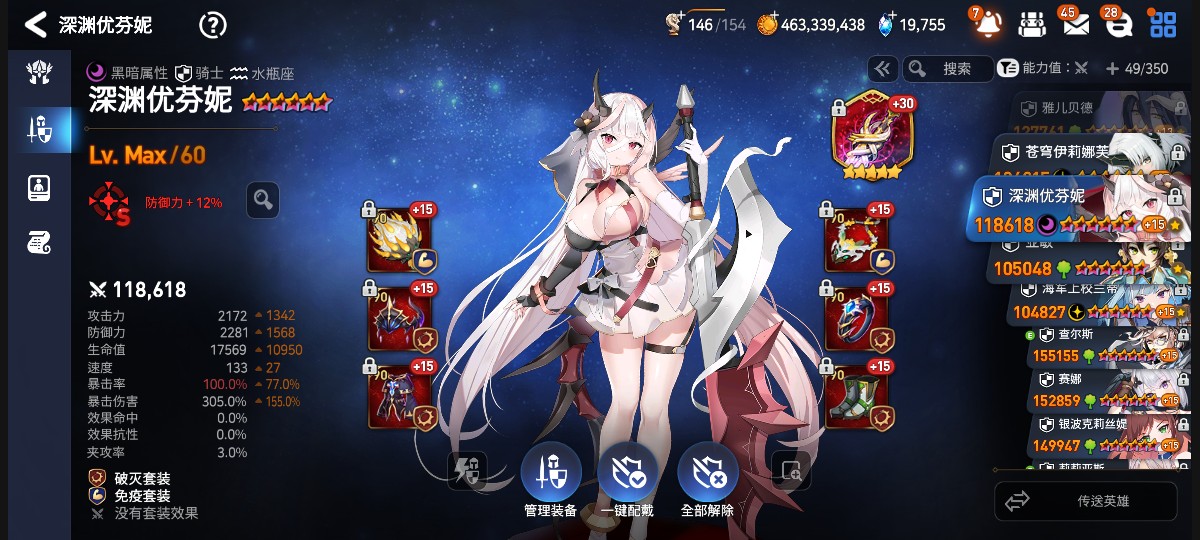Open the notification bell alerts
This screenshot has height=540, width=1200.
point(987,25)
